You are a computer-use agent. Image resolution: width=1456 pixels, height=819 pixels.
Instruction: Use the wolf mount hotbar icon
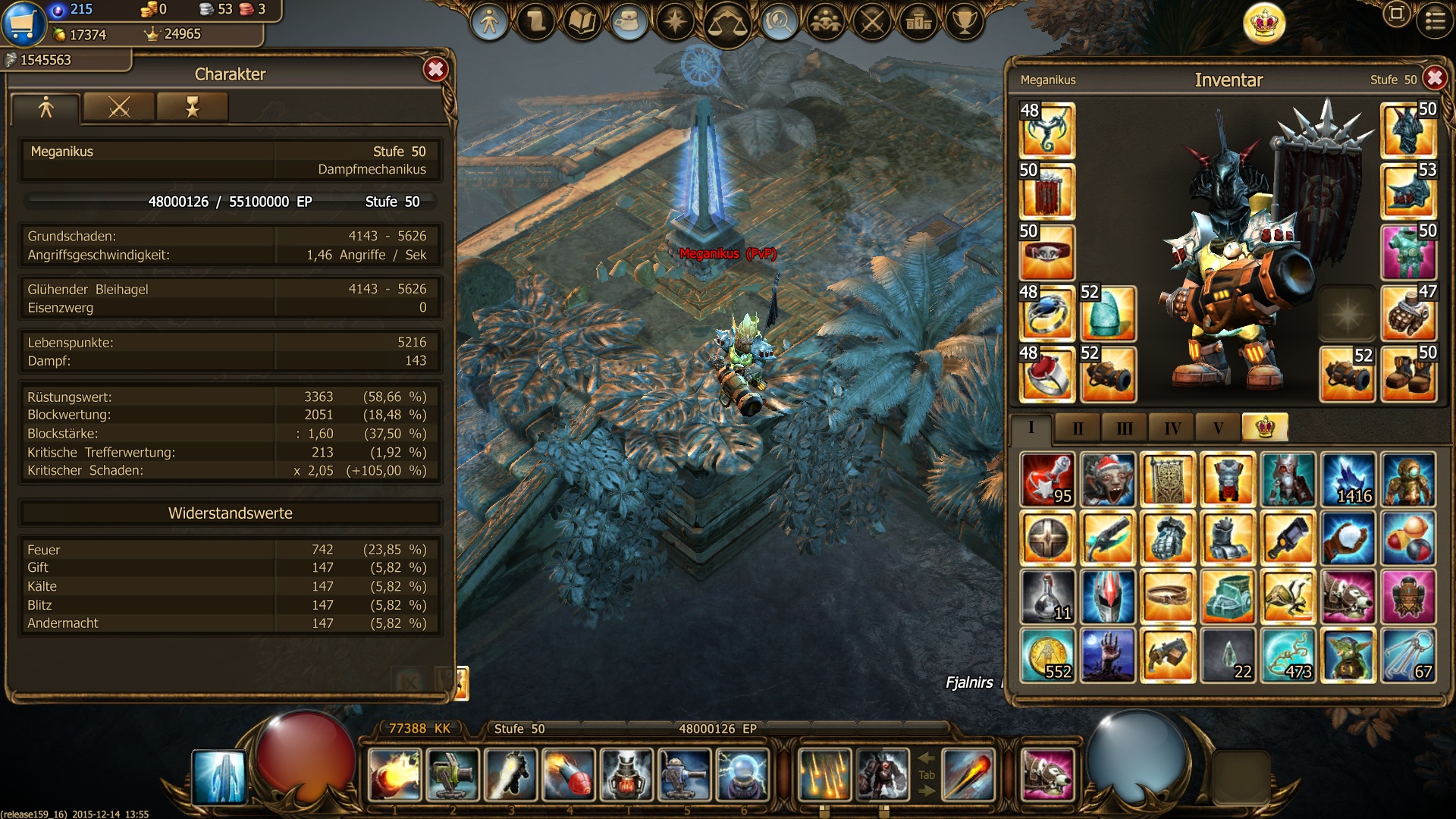point(1047,775)
